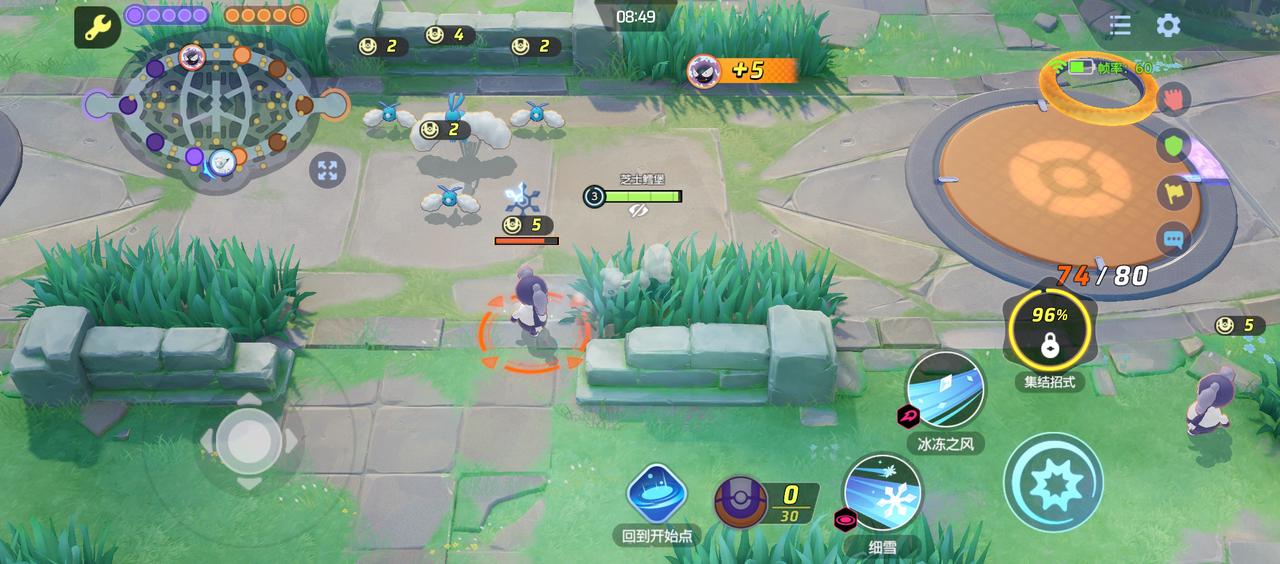Open the quick chat bubble
The image size is (1280, 564).
pos(1174,240)
